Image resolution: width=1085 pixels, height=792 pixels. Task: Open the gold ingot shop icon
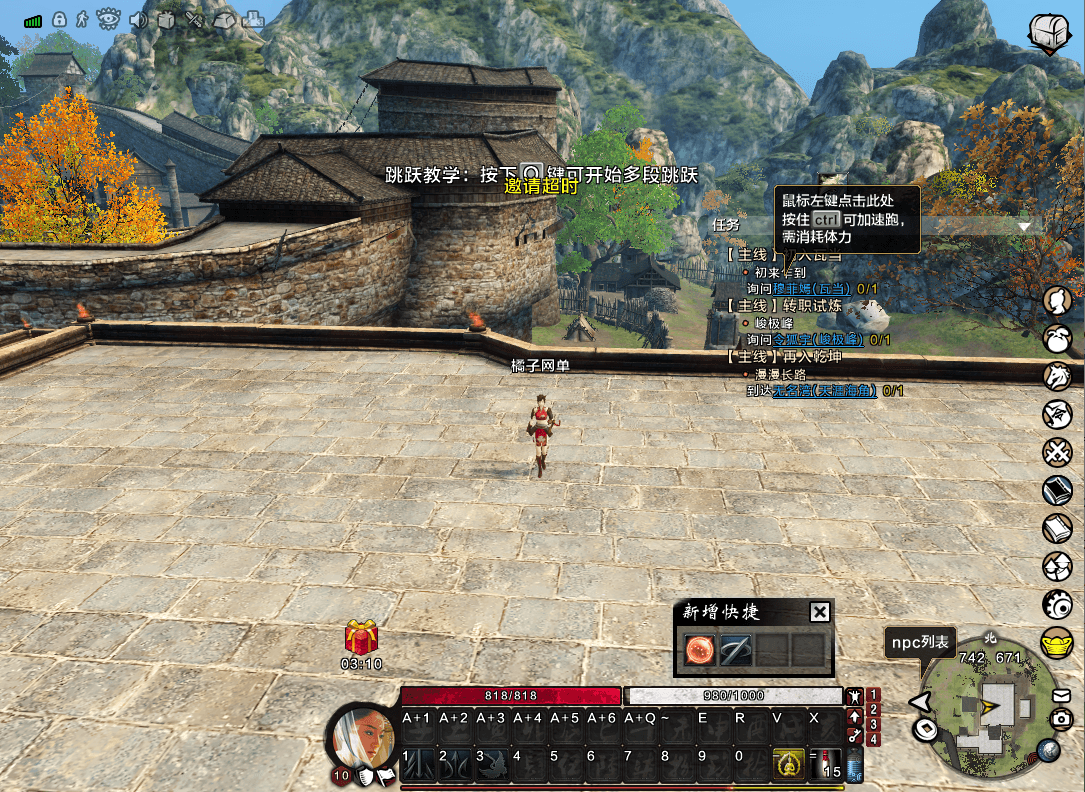click(x=1058, y=643)
